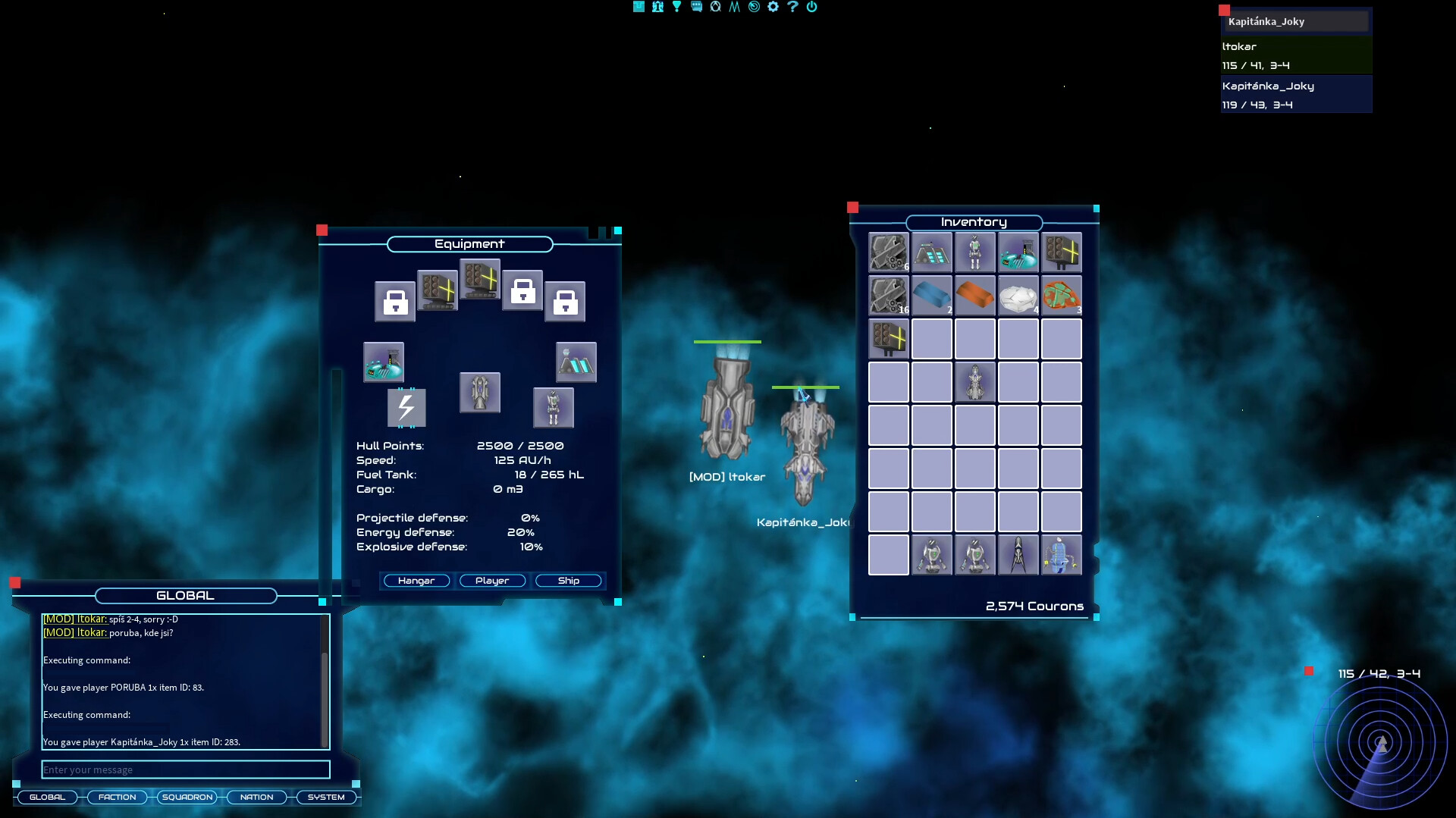
Task: Switch to the Ship tab
Action: pyautogui.click(x=568, y=581)
